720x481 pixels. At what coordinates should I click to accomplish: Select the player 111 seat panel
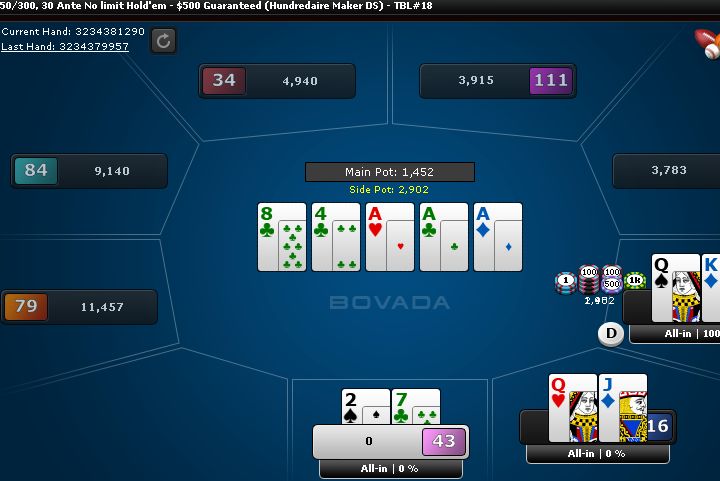tap(497, 81)
